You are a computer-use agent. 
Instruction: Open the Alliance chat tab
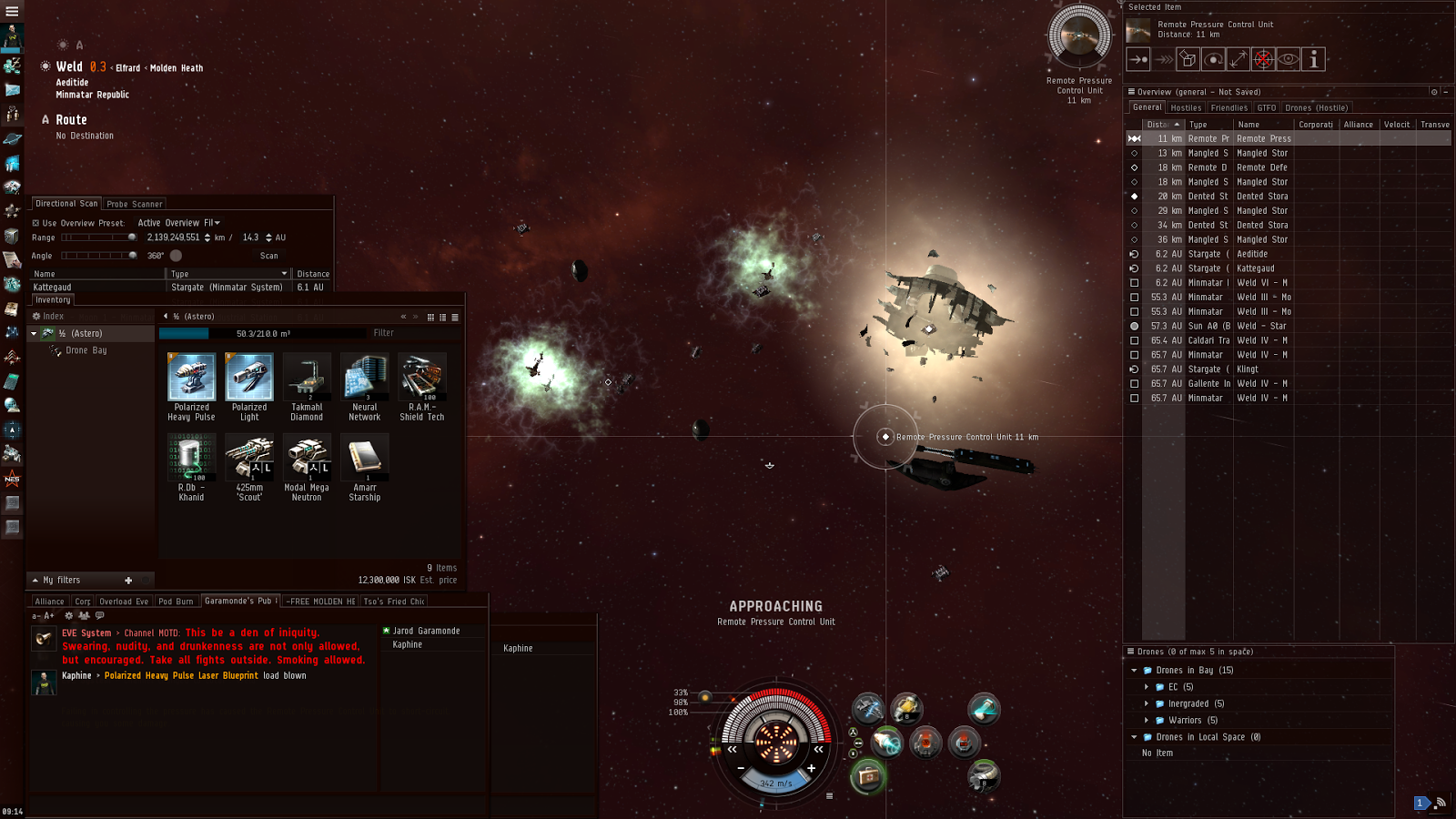(49, 602)
